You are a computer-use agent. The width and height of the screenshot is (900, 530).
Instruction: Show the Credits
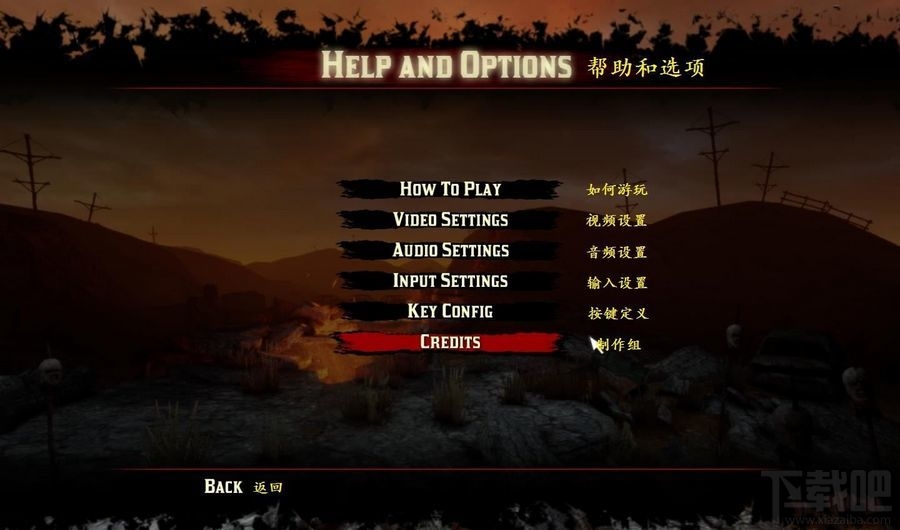[x=450, y=342]
